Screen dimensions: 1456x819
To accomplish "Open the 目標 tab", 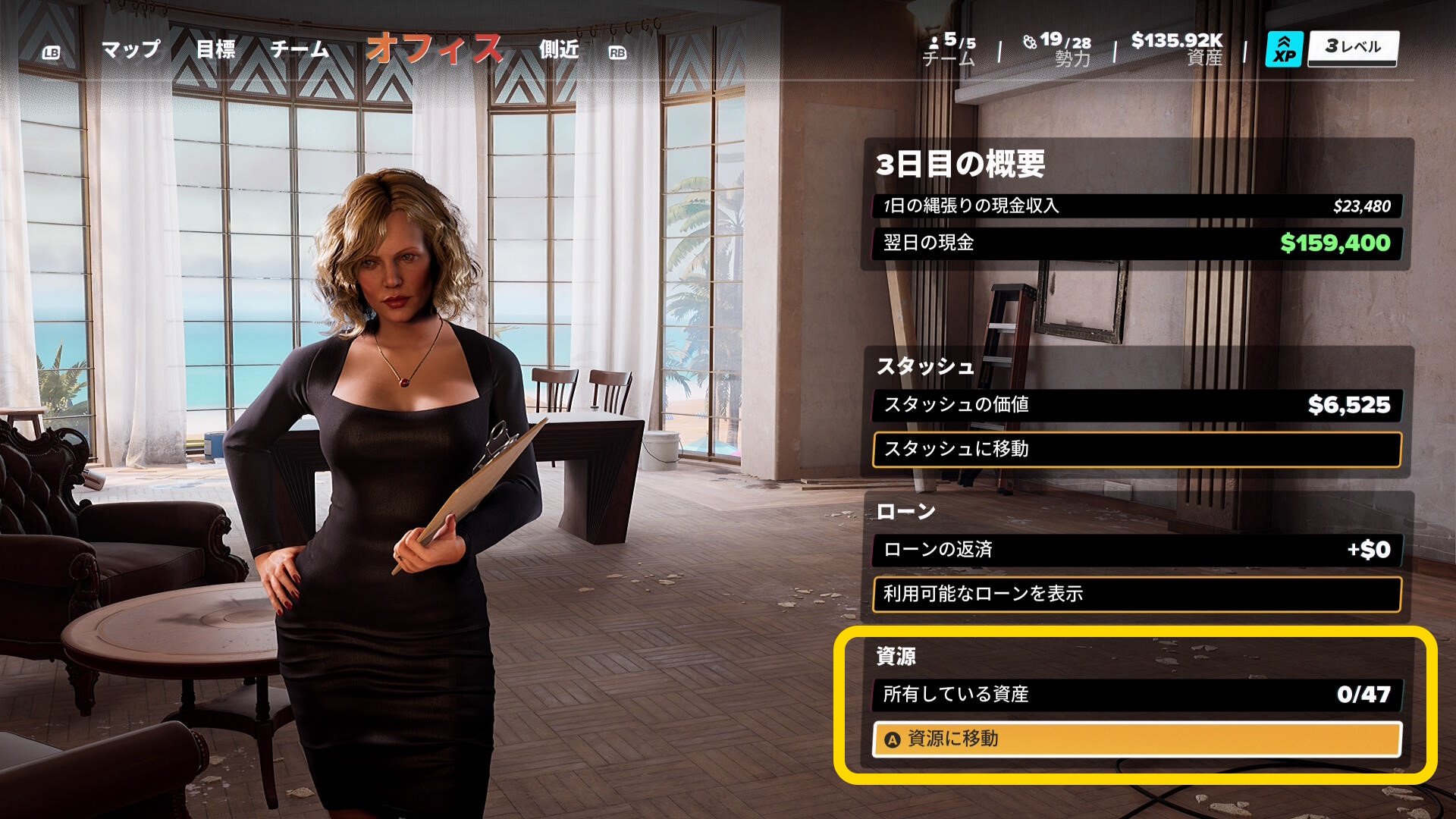I will tap(215, 49).
